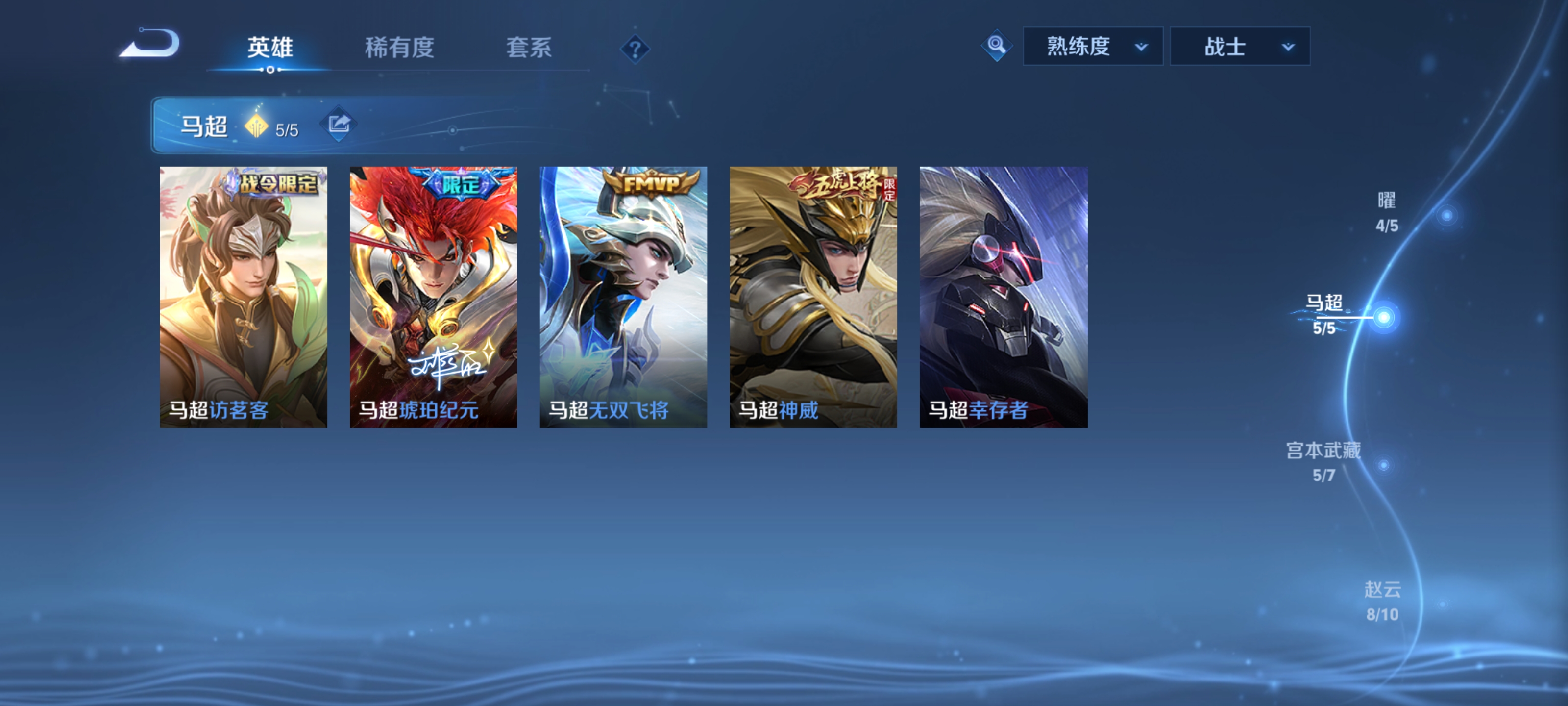Open the search icon
The image size is (1568, 706).
tap(997, 45)
